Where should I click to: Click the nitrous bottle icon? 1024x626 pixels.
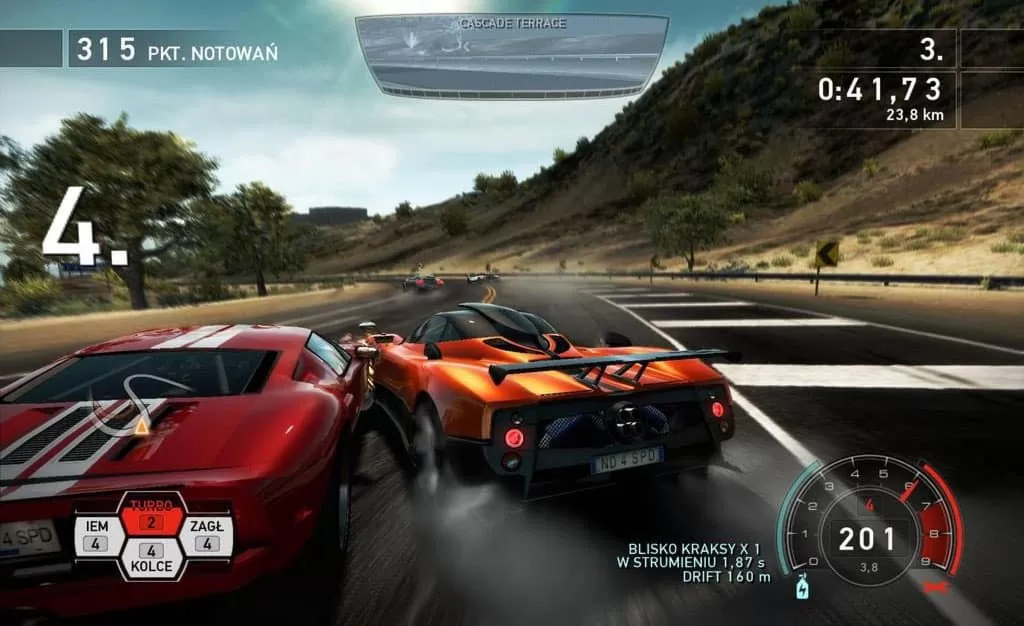pos(801,587)
